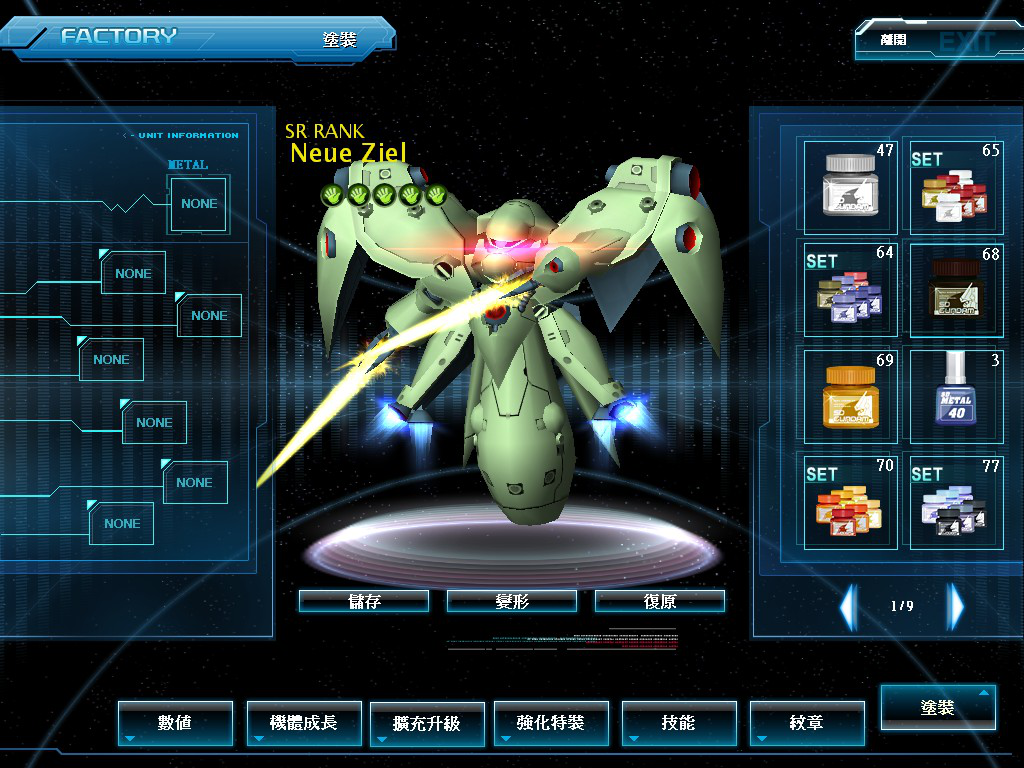Pick the purple paint set numbered 64

click(850, 289)
